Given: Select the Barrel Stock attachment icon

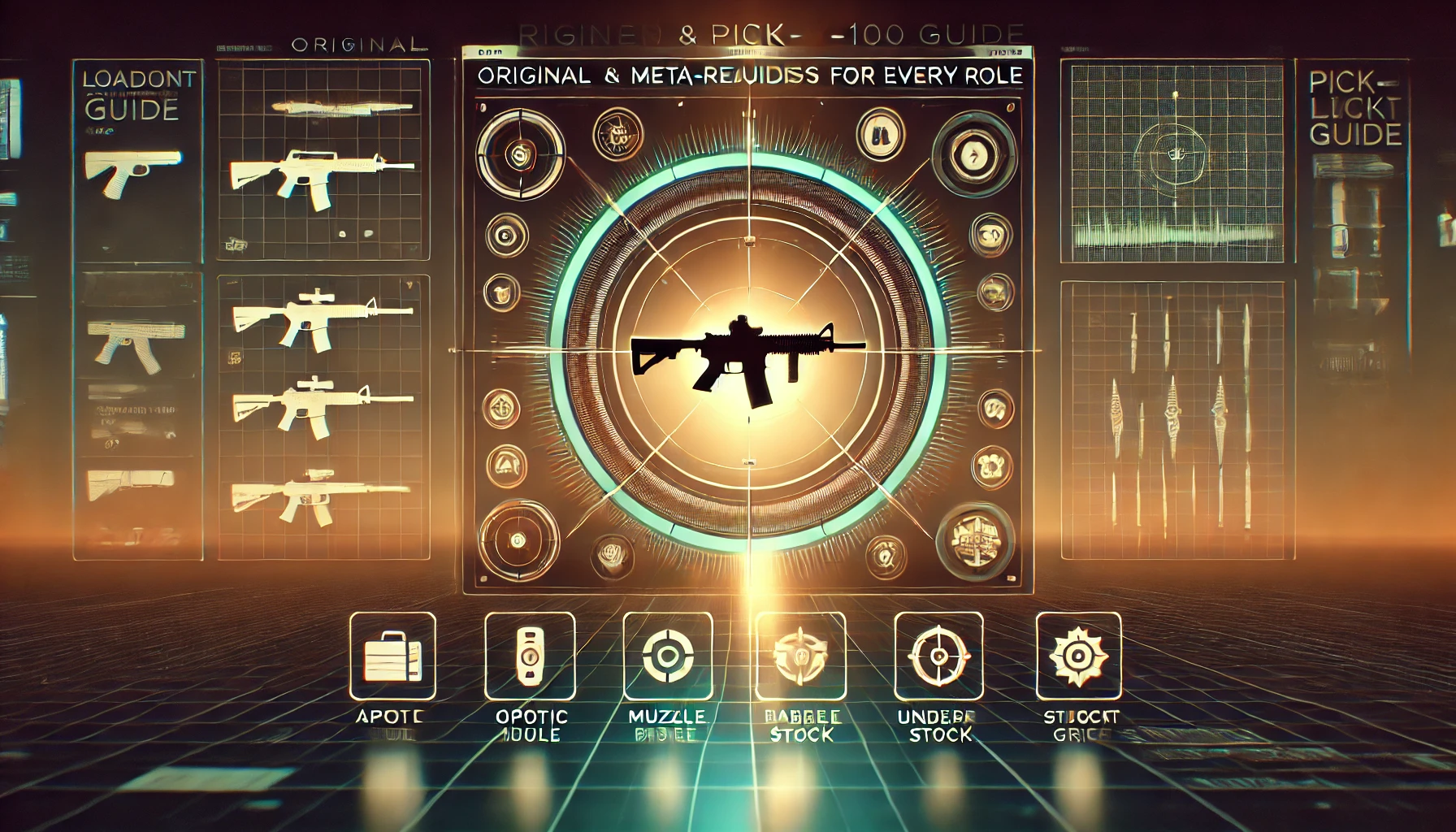Looking at the screenshot, I should [800, 656].
